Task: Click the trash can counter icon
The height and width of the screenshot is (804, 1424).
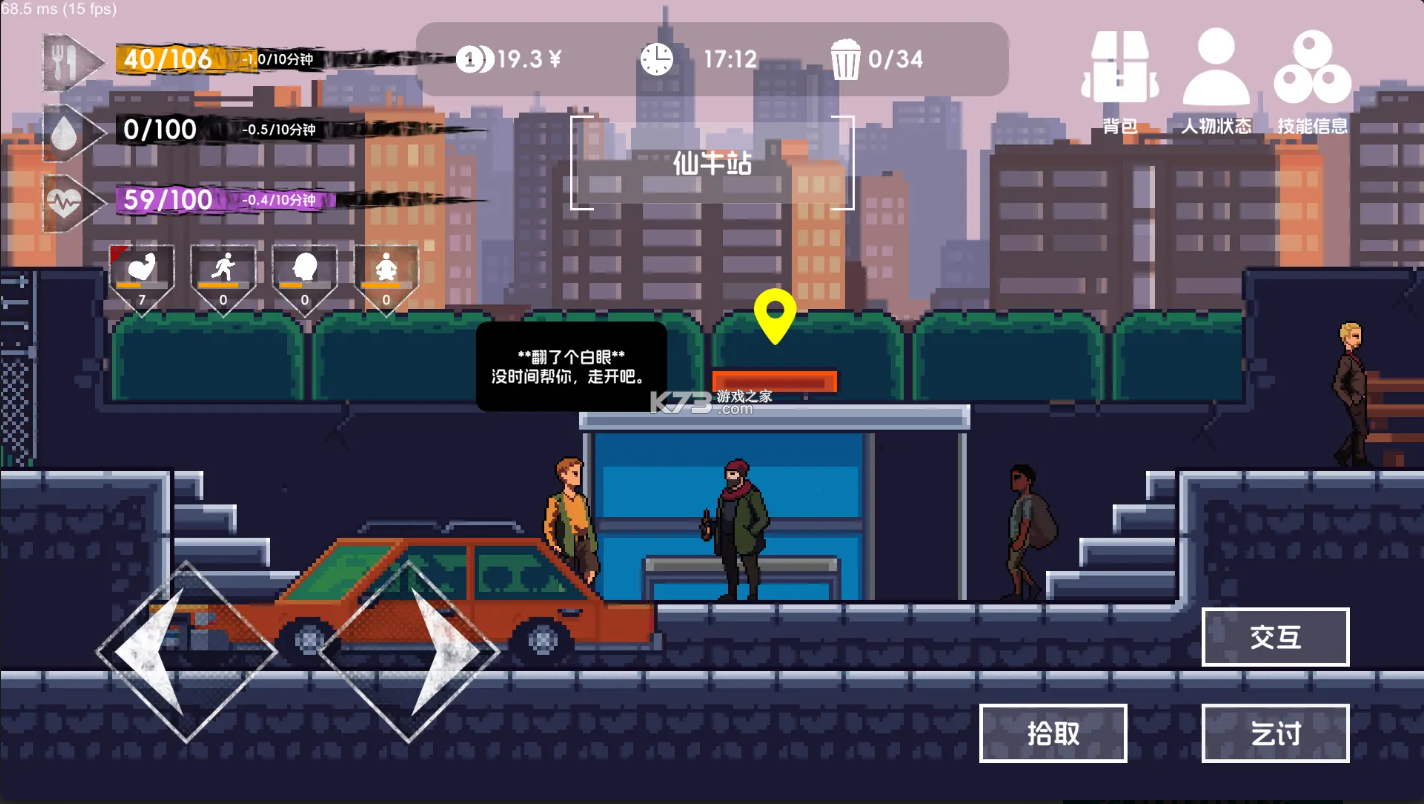Action: coord(846,59)
